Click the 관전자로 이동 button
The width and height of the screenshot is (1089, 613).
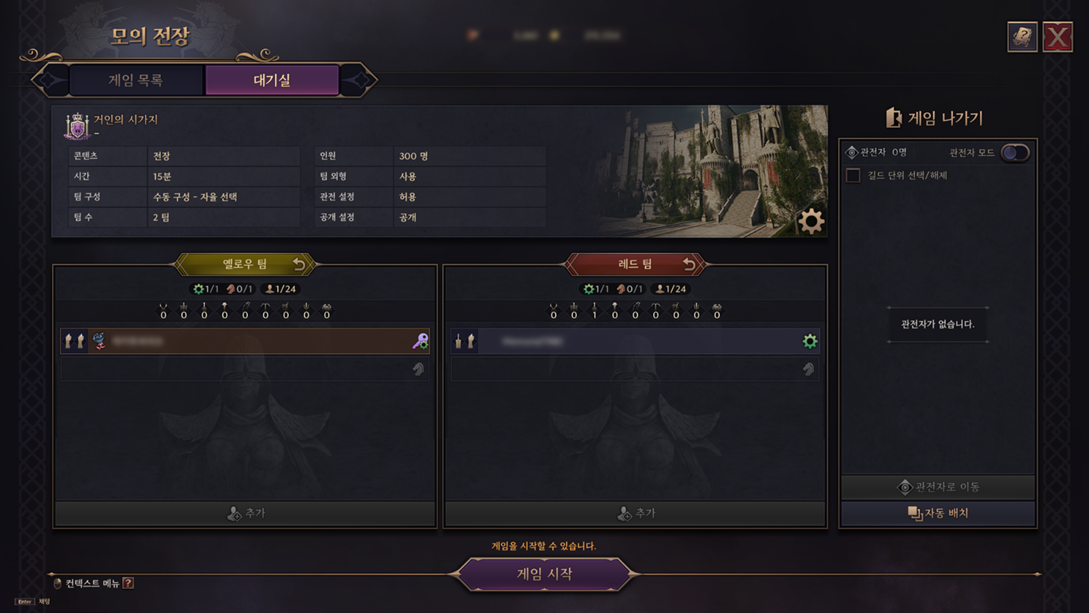pos(938,487)
